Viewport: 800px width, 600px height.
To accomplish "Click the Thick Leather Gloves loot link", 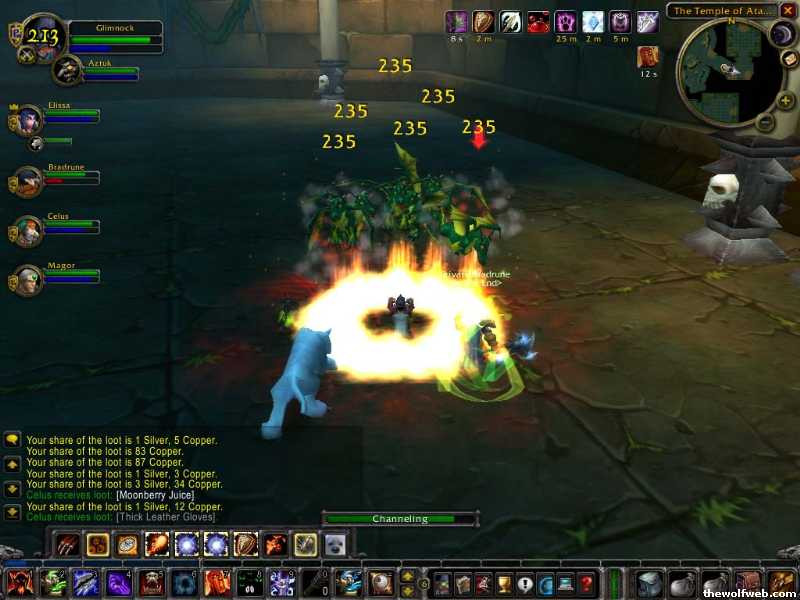I will pyautogui.click(x=164, y=517).
